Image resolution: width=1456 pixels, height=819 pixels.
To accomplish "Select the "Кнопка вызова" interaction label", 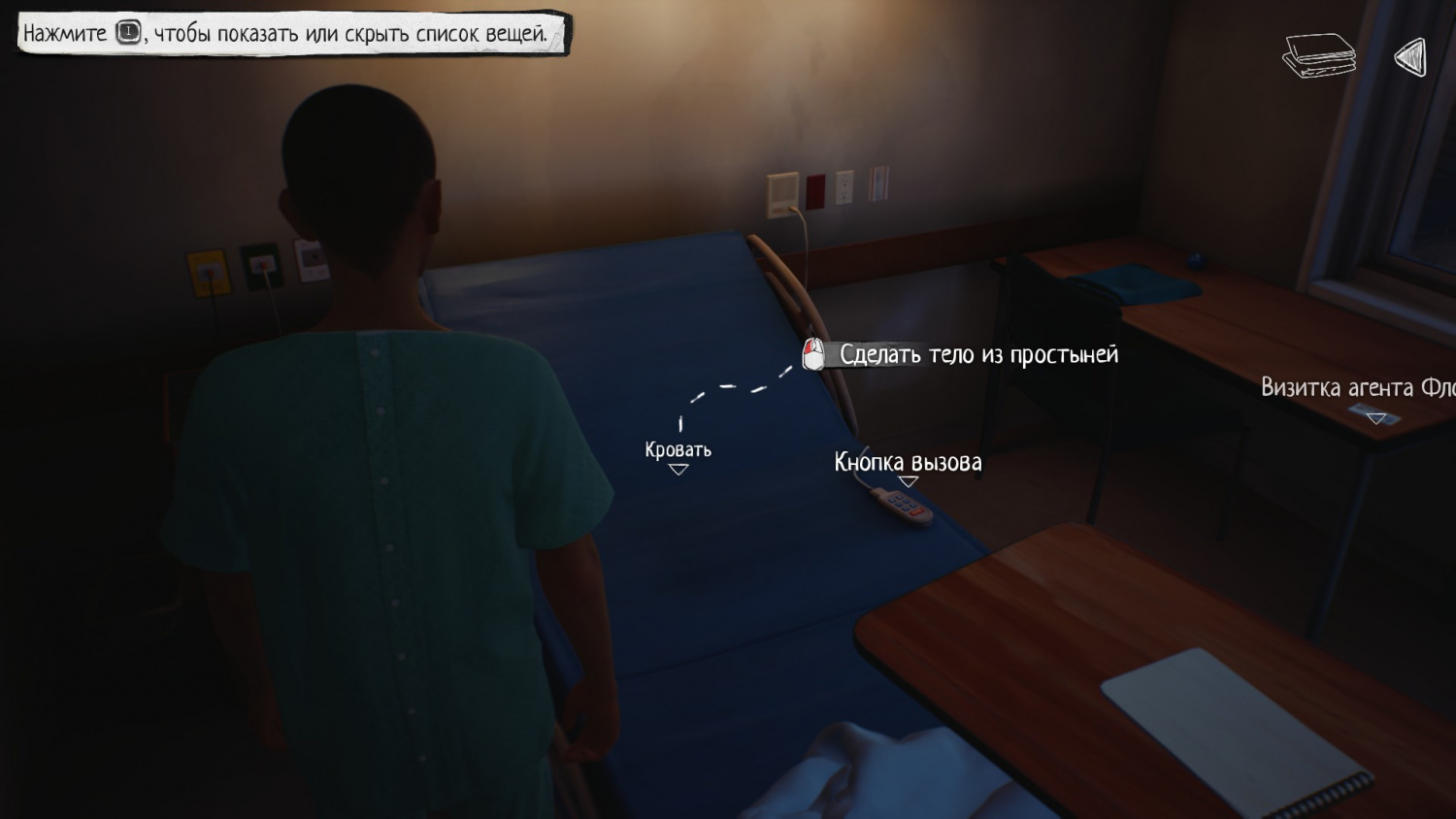I will (908, 463).
